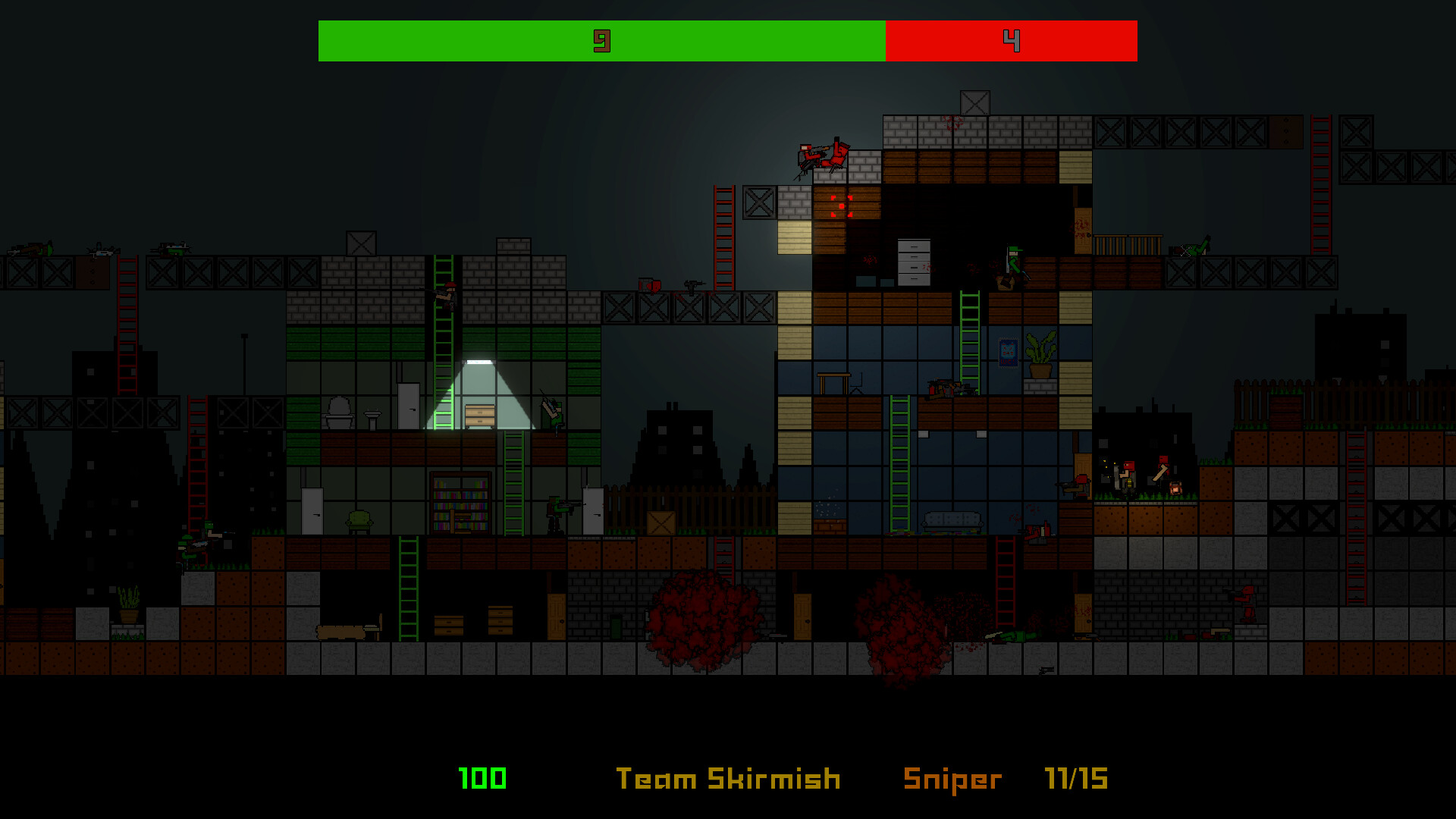Click the 100 health indicator
The image size is (1456, 819).
[482, 778]
